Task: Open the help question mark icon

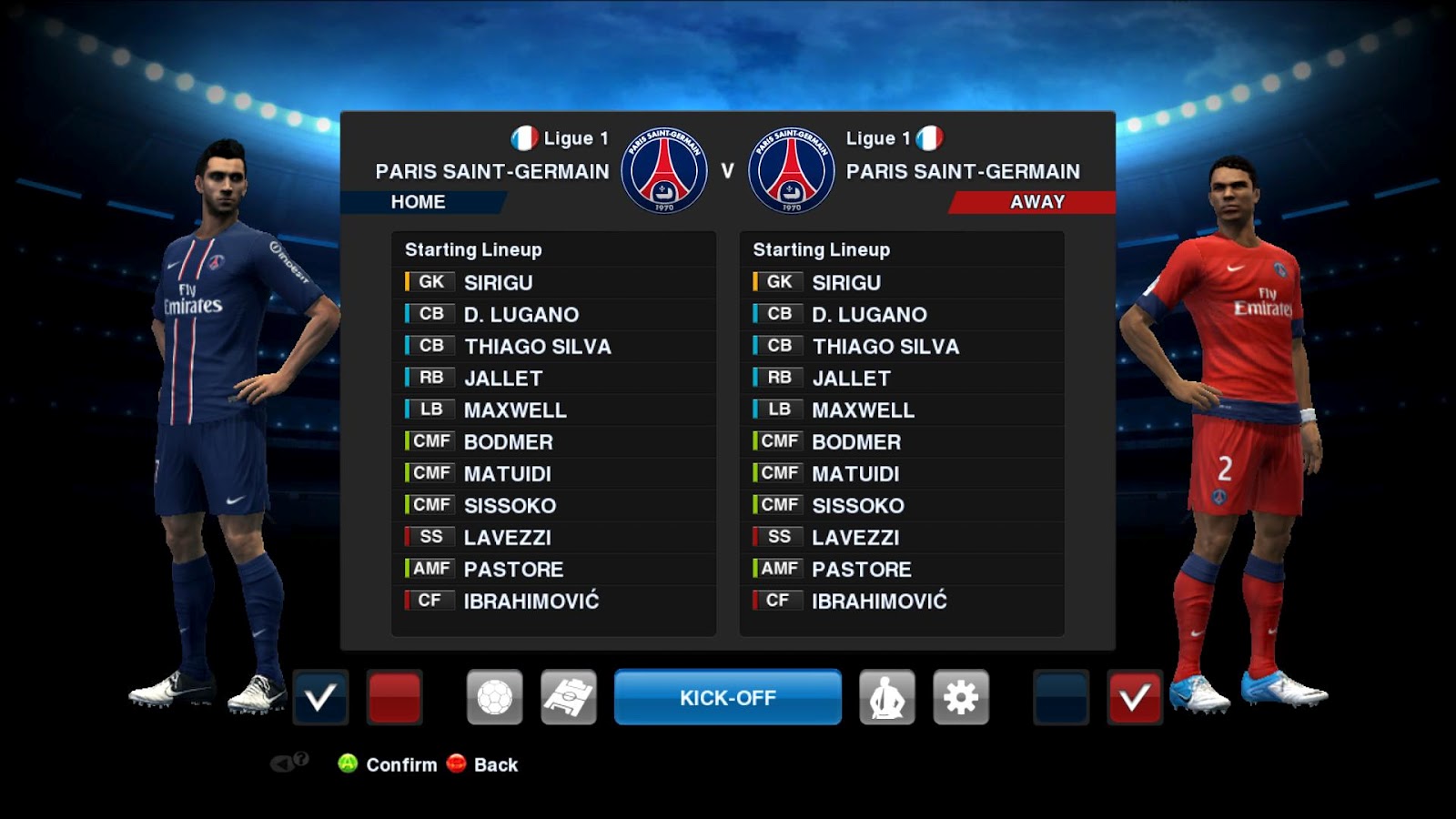Action: [x=300, y=759]
